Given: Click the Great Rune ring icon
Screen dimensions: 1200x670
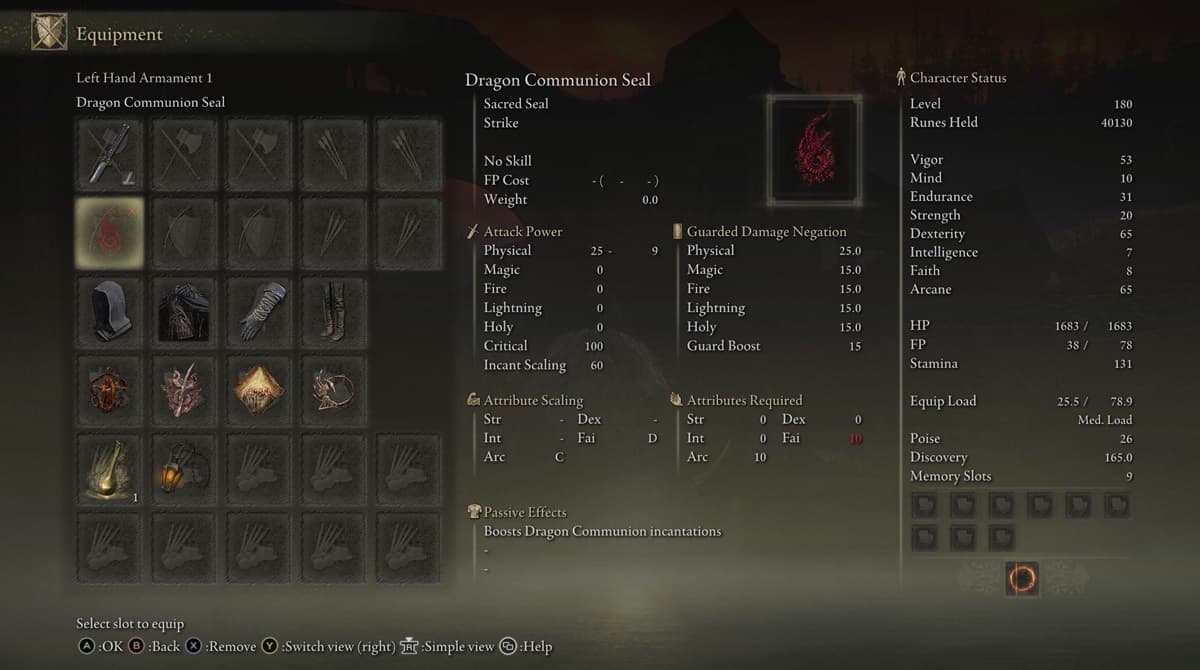Looking at the screenshot, I should coord(1022,578).
